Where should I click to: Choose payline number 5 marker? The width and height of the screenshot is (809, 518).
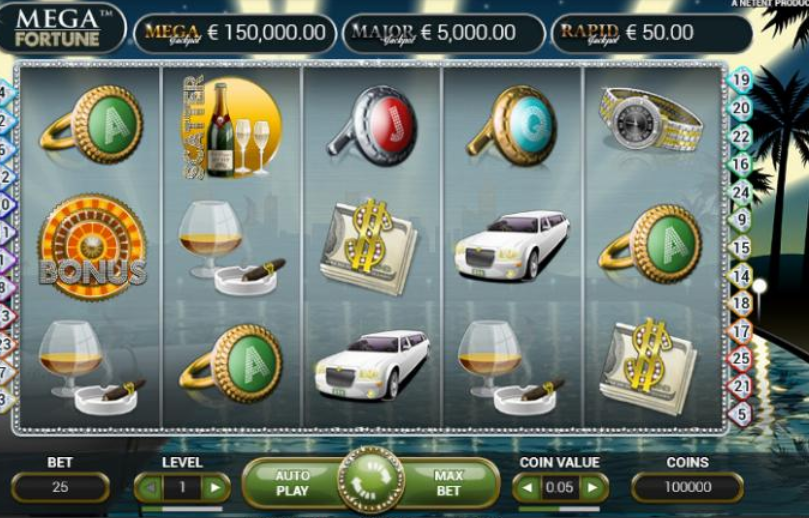[x=740, y=412]
